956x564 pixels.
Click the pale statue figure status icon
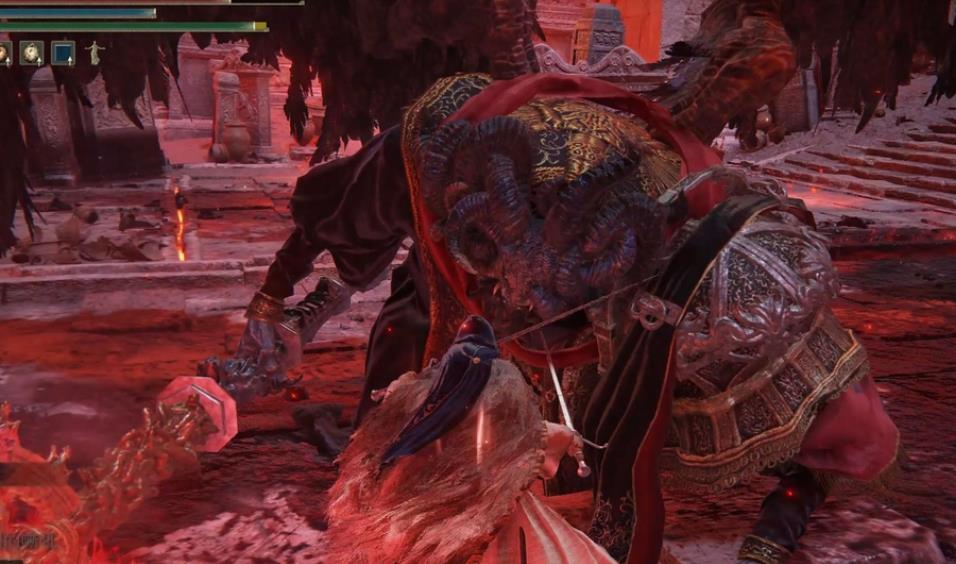pos(95,53)
